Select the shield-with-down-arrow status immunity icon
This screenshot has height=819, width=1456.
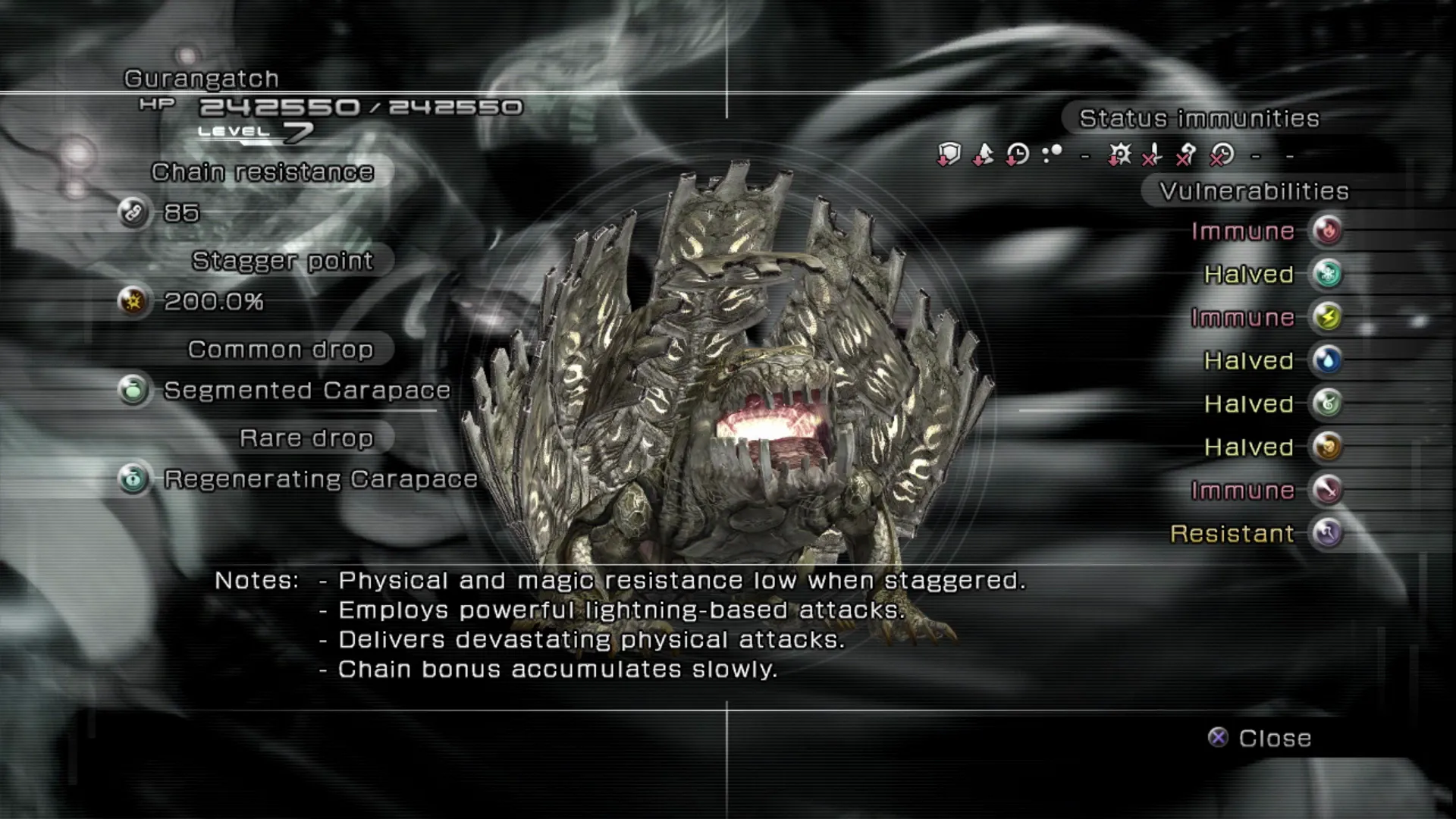(949, 155)
